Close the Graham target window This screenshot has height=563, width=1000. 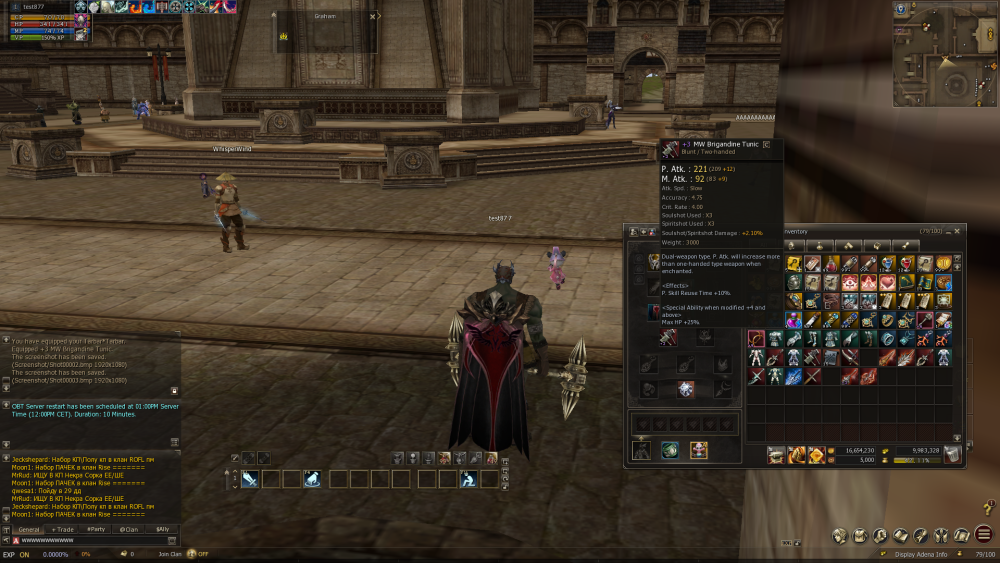[x=373, y=16]
